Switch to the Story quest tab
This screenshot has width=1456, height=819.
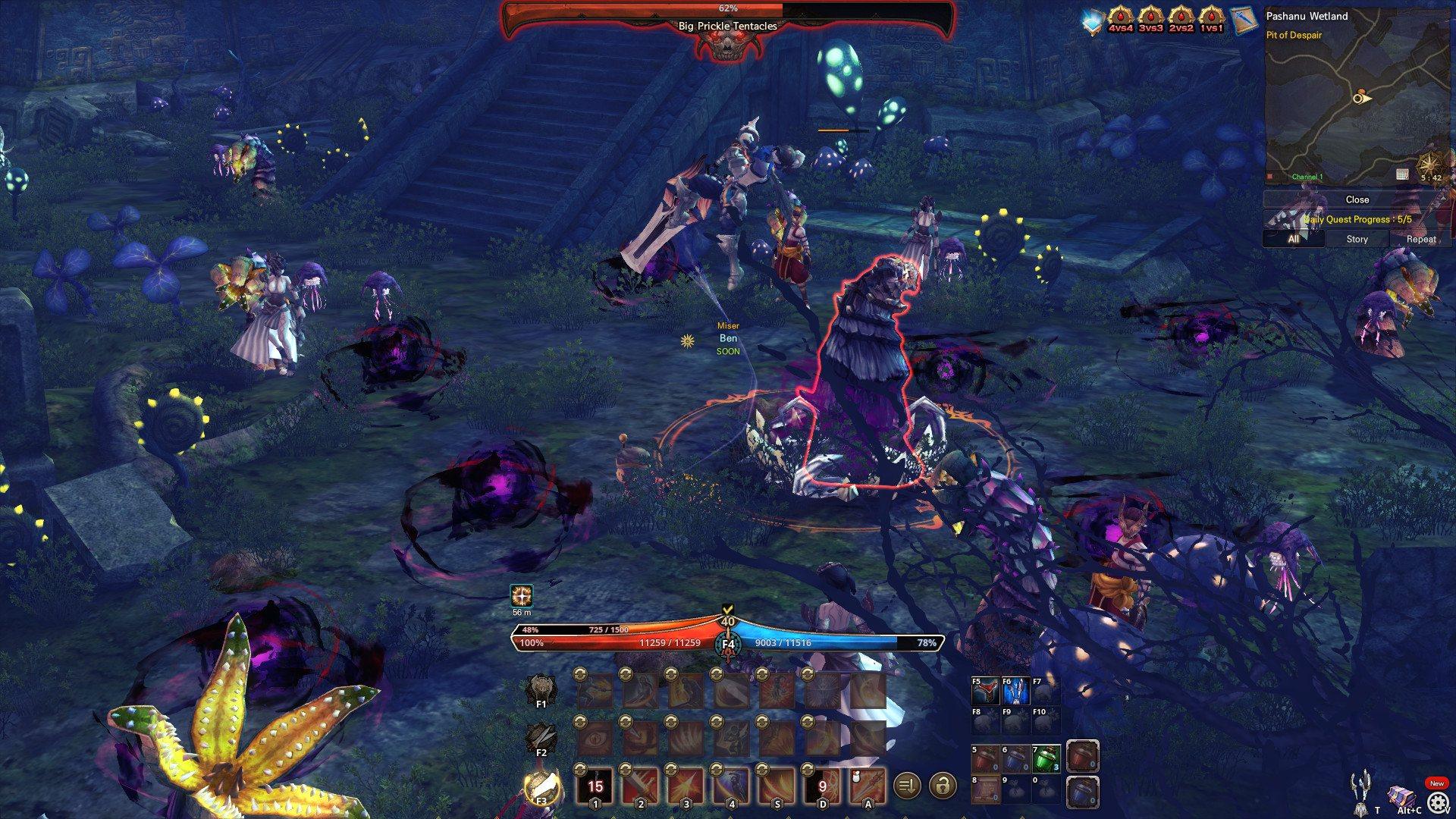point(1357,239)
